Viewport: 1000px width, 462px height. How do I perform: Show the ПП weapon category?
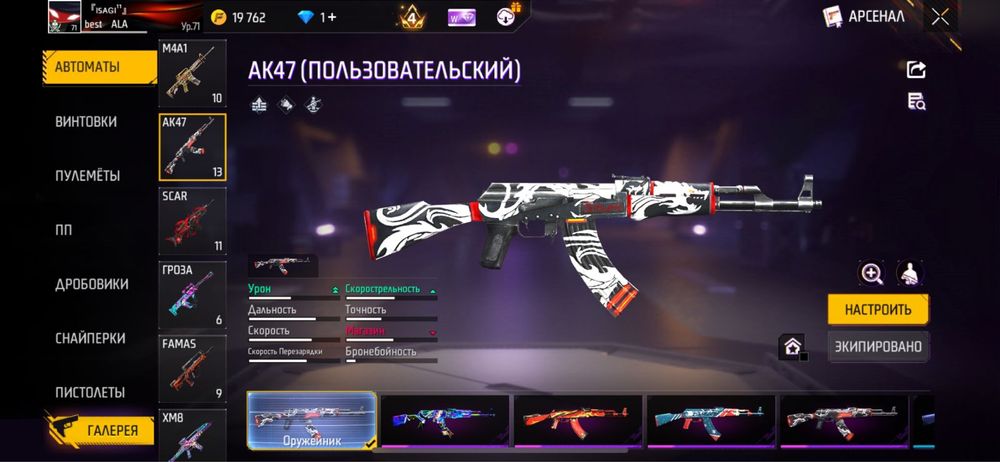click(64, 229)
